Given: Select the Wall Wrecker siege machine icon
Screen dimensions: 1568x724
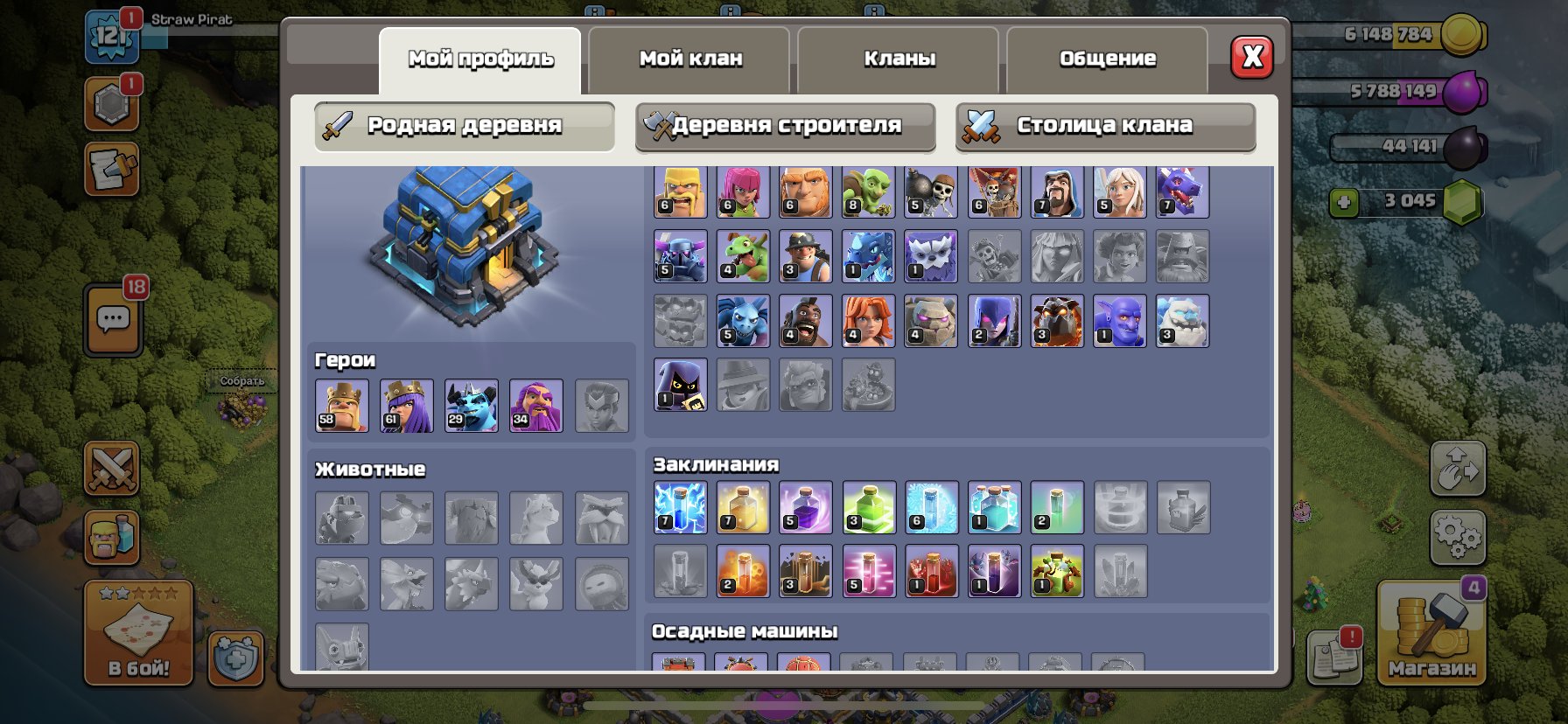Looking at the screenshot, I should point(682,666).
